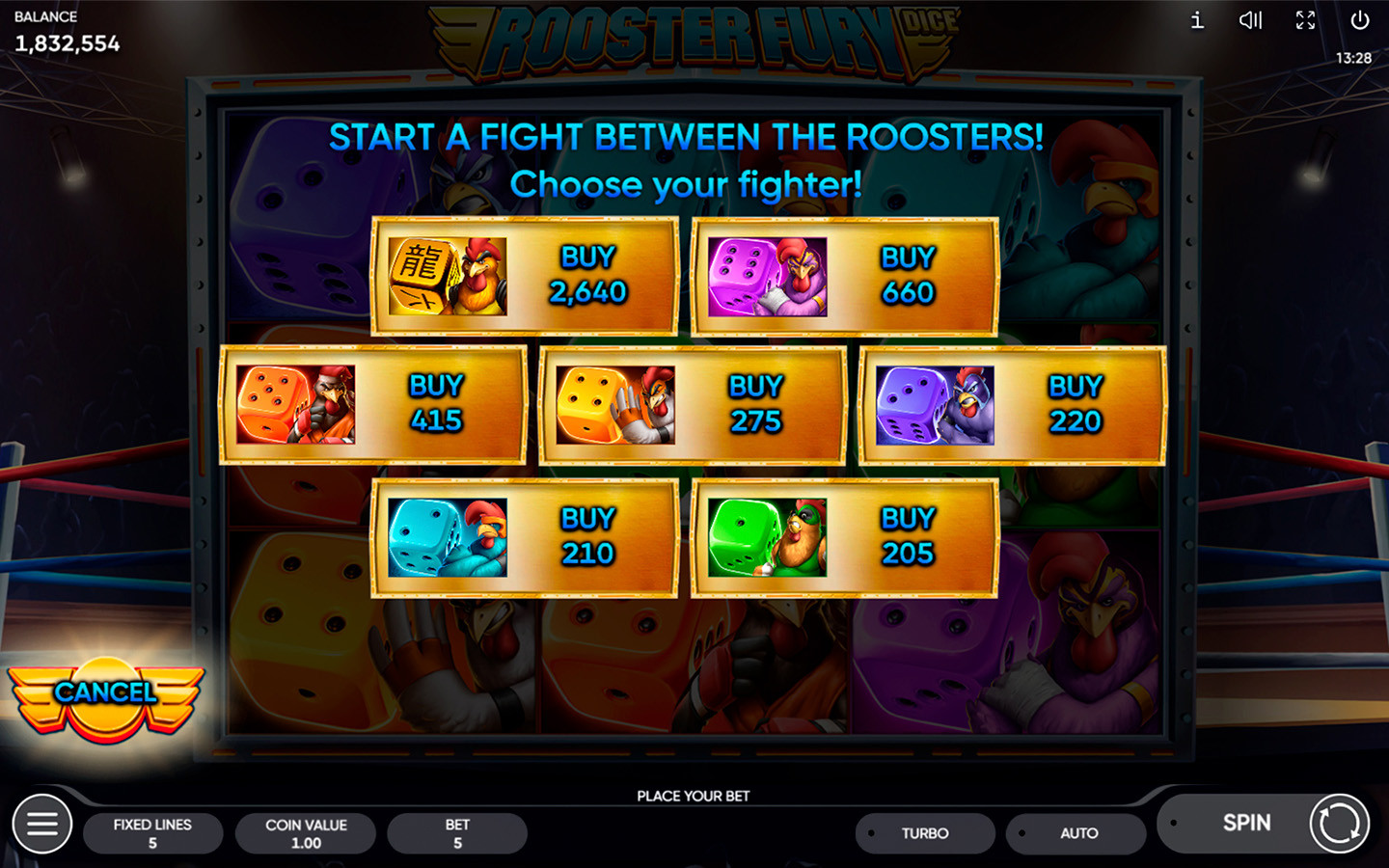Buy the green dice rooster for 205

click(x=845, y=537)
